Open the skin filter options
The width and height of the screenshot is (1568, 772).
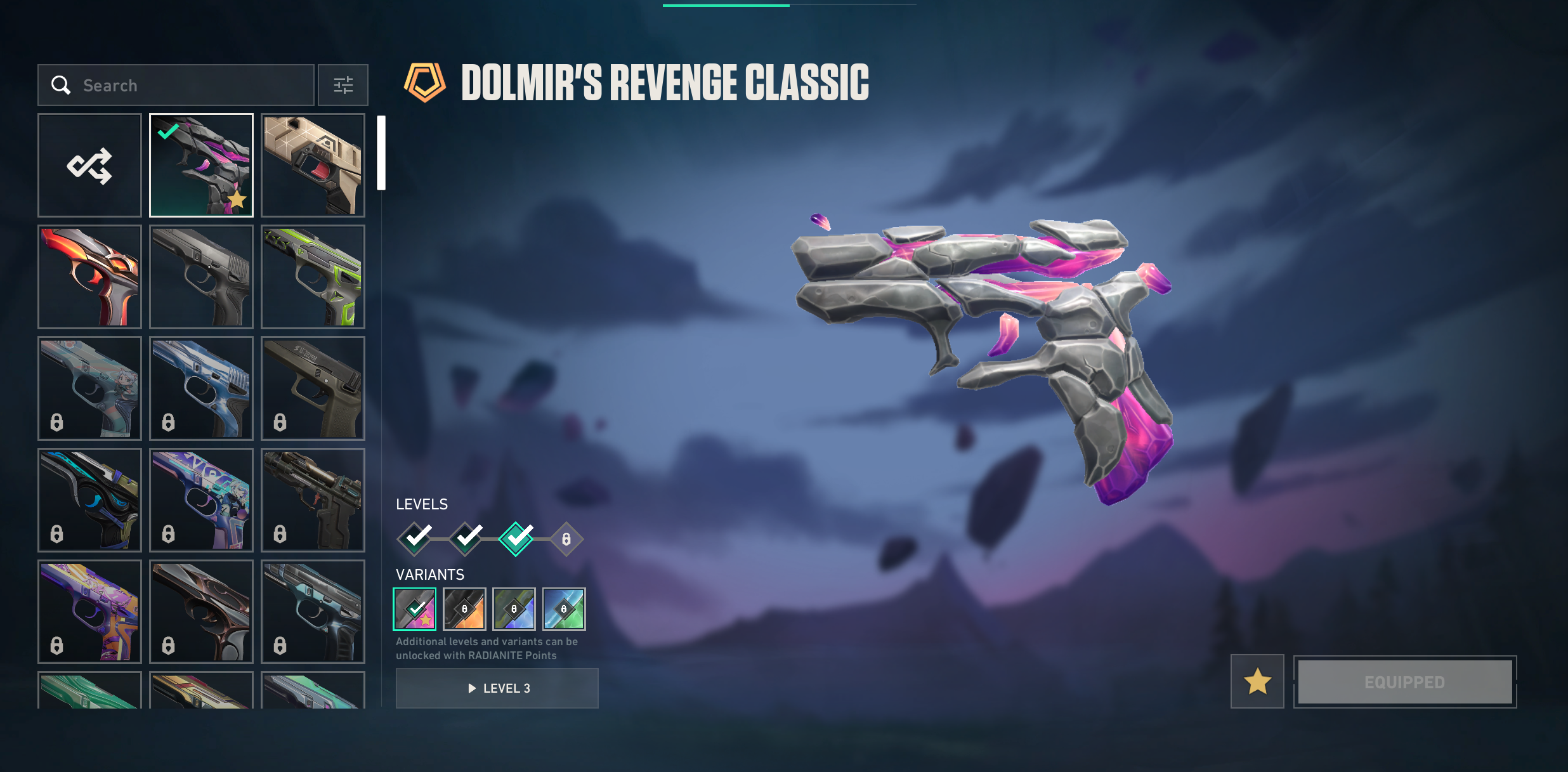pyautogui.click(x=343, y=85)
